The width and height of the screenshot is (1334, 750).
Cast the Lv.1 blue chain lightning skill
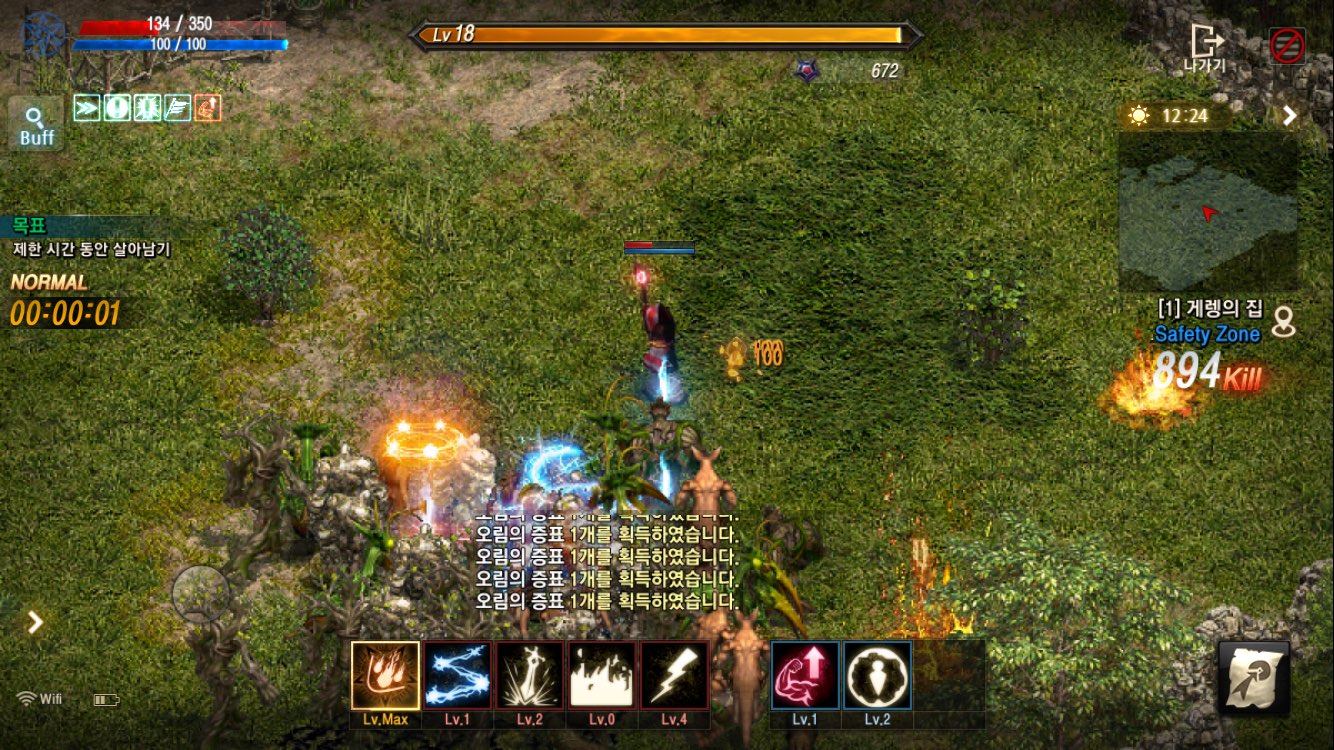point(457,675)
